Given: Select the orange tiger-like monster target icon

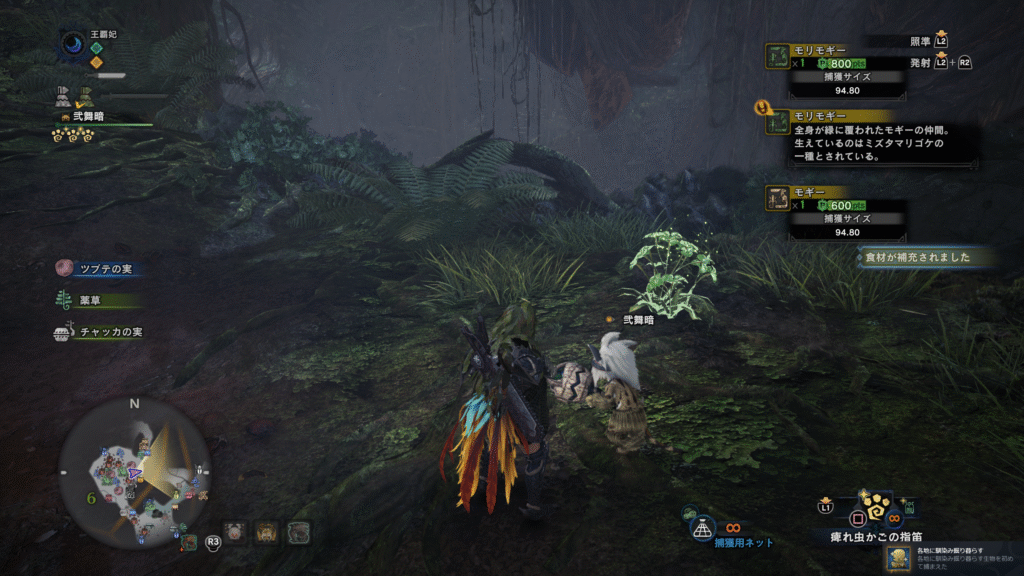Looking at the screenshot, I should click(267, 532).
